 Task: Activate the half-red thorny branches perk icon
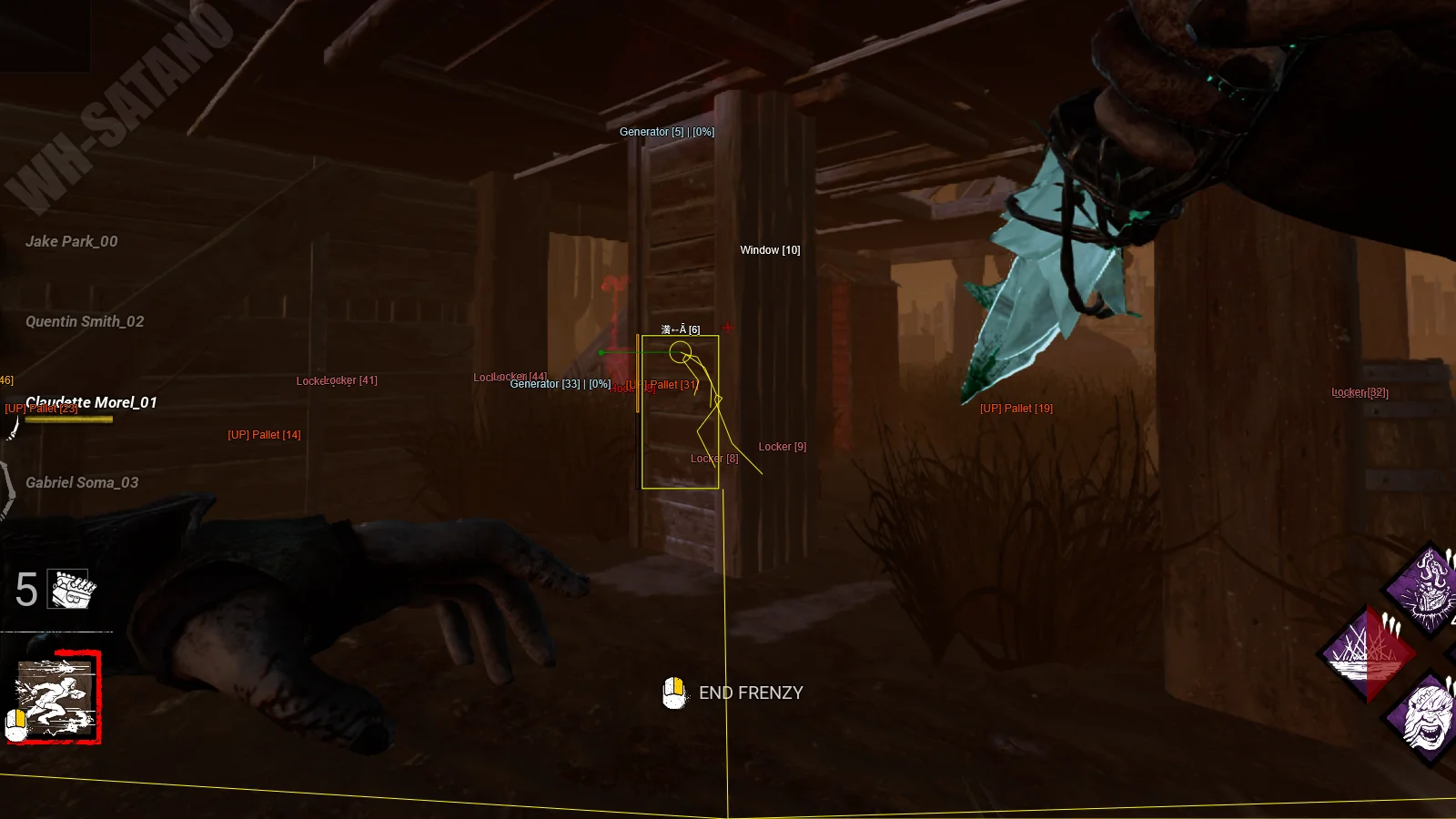1367,653
